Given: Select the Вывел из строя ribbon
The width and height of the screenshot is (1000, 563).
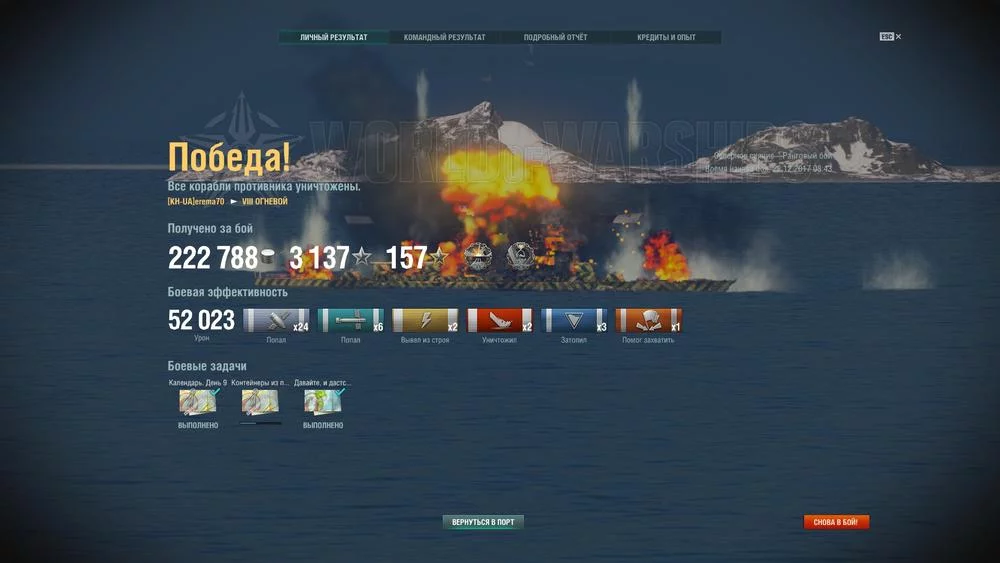Looking at the screenshot, I should click(x=425, y=321).
